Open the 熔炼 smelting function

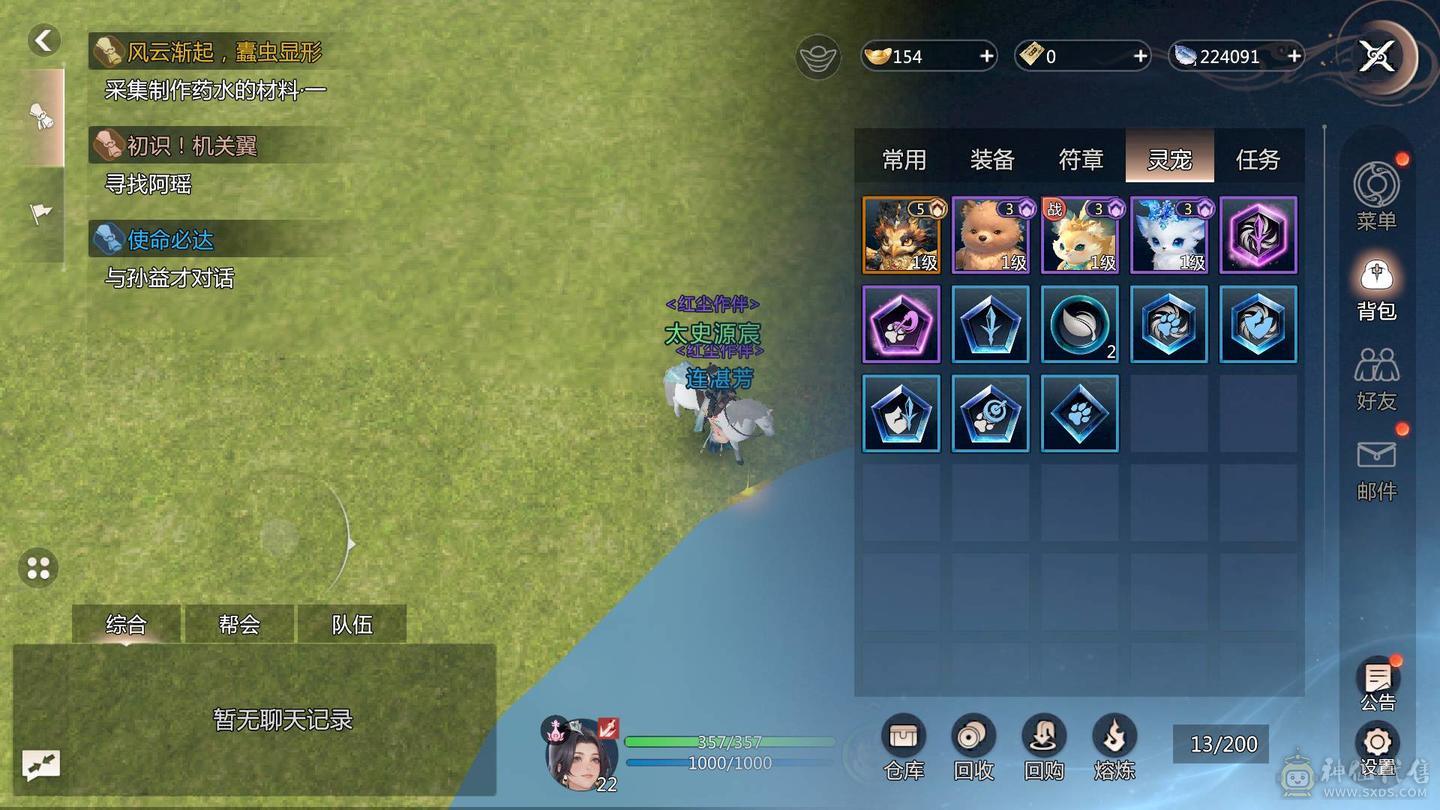pyautogui.click(x=1113, y=747)
